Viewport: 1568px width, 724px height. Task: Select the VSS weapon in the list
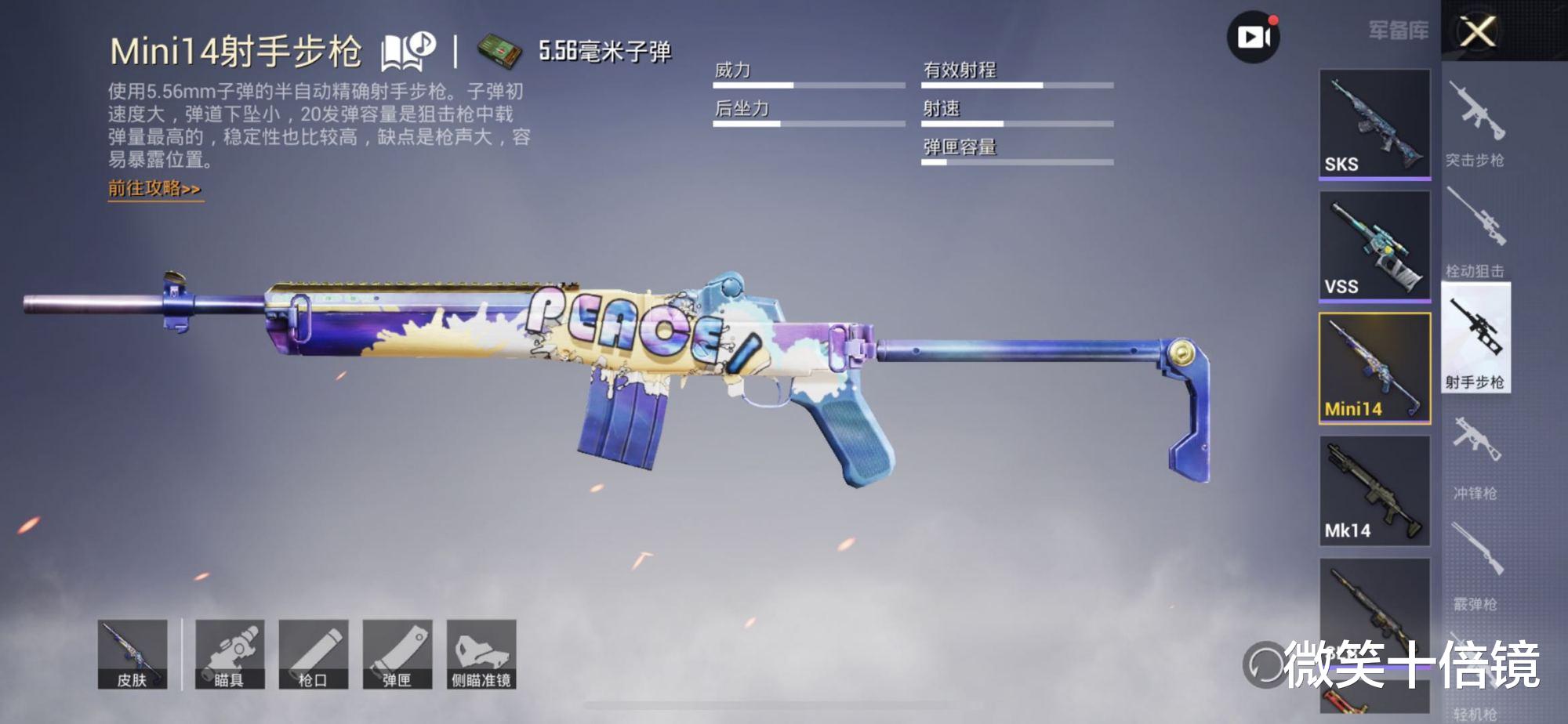pyautogui.click(x=1374, y=243)
